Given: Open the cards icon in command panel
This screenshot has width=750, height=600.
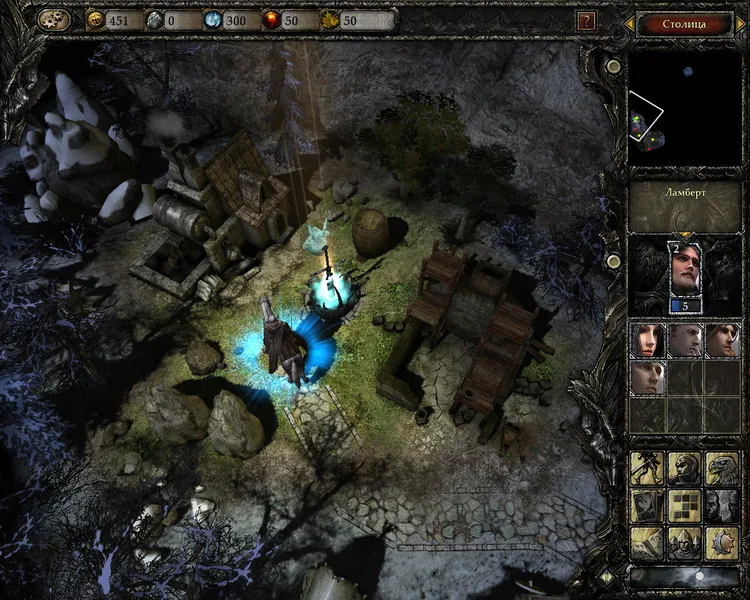Looking at the screenshot, I should [x=646, y=504].
